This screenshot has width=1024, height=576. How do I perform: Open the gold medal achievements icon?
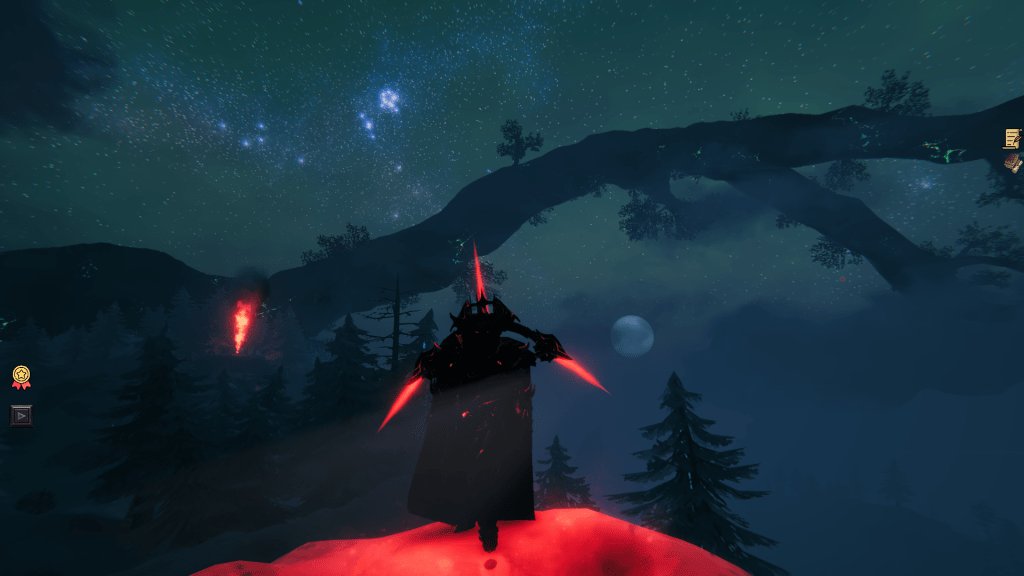[21, 377]
